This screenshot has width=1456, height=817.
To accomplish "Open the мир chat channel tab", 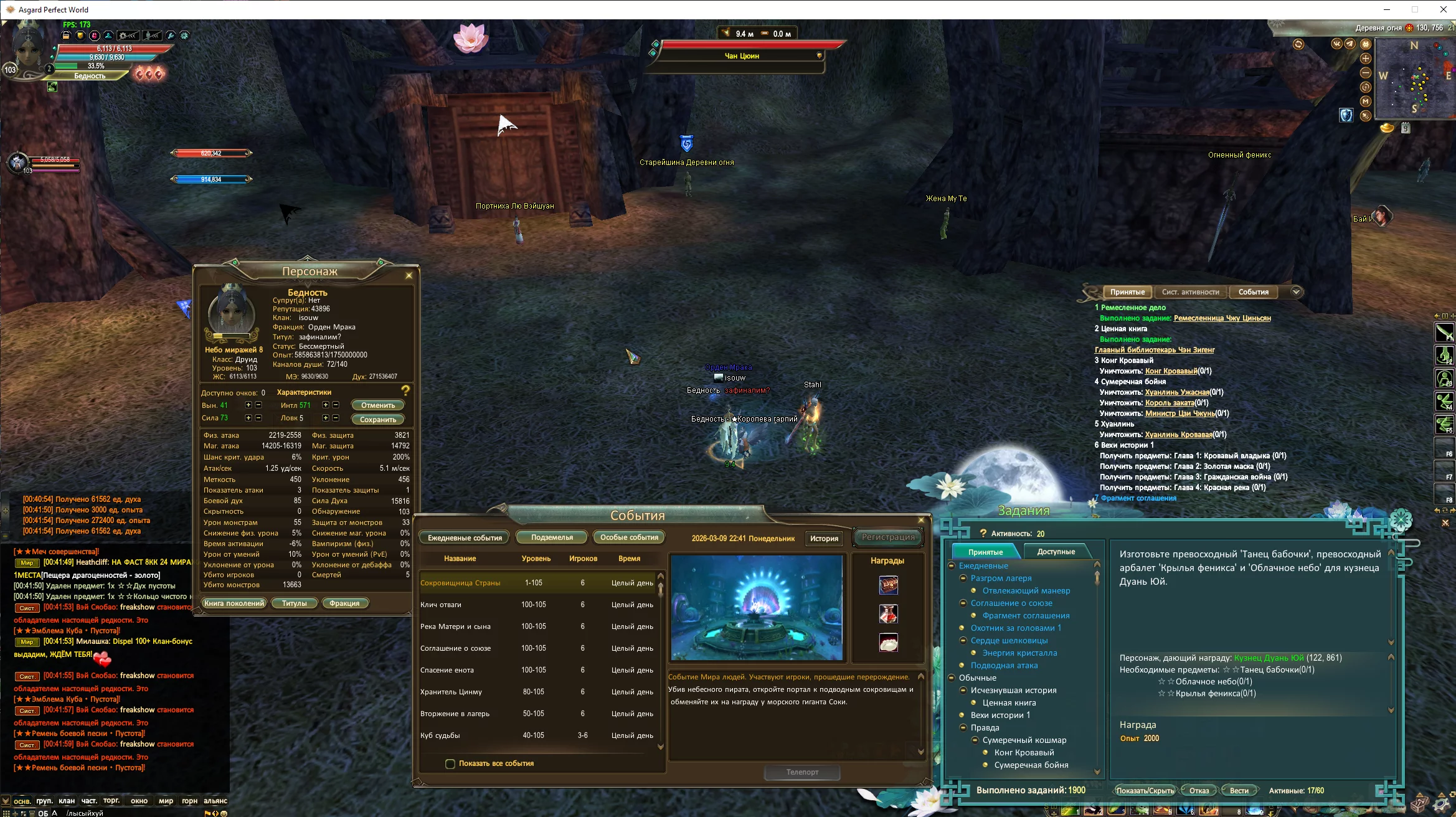I will click(166, 801).
